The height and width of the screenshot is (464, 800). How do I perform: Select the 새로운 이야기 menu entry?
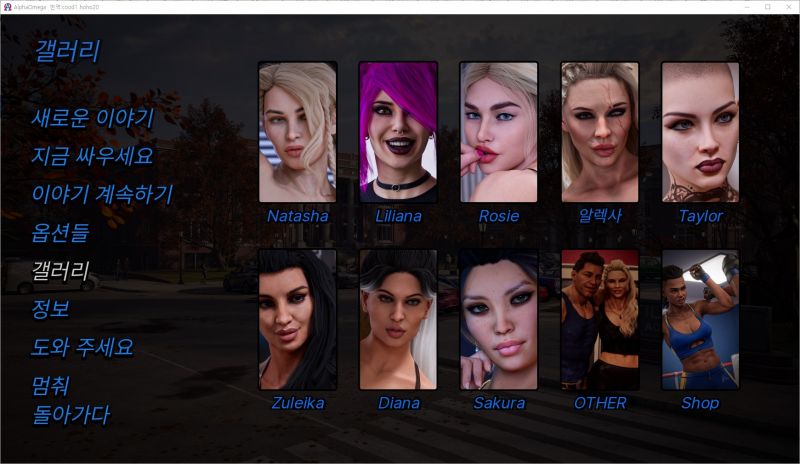coord(92,118)
